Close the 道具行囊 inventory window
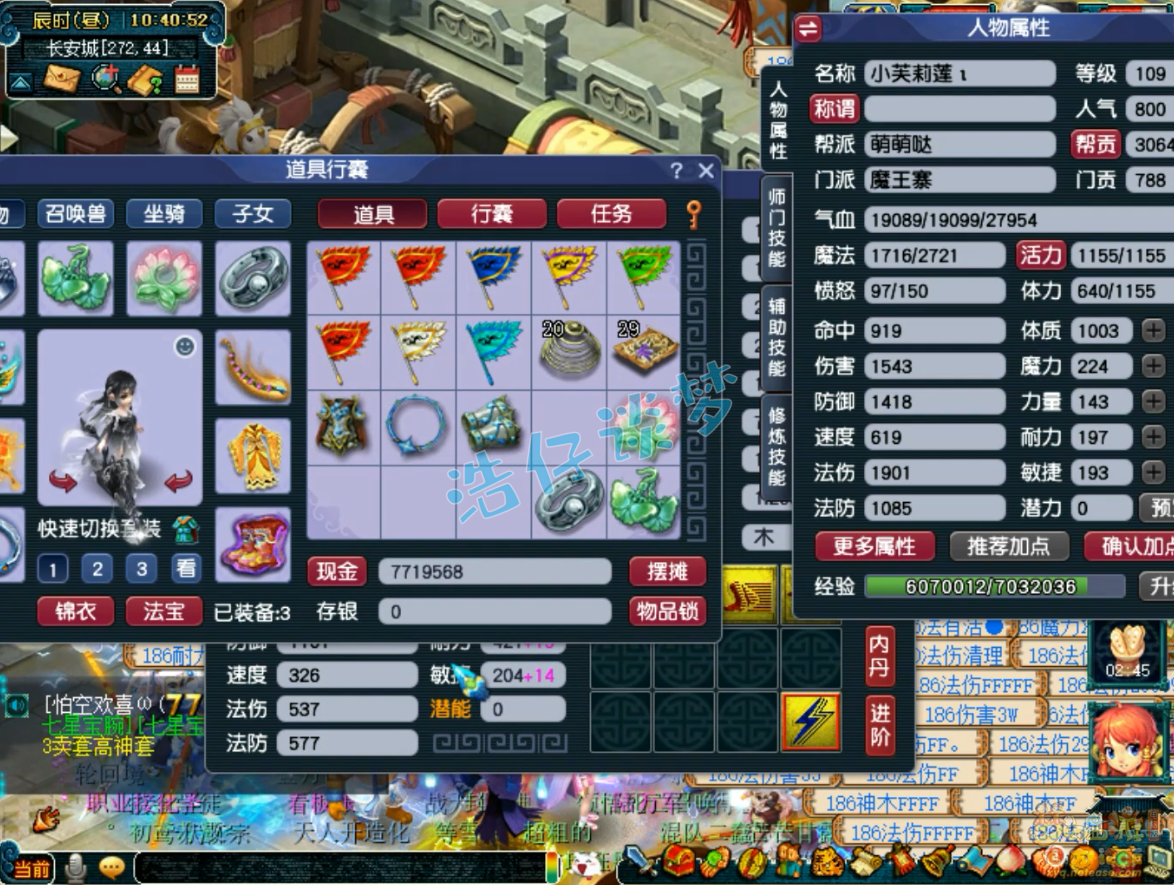Viewport: 1174px width, 885px height. (706, 170)
